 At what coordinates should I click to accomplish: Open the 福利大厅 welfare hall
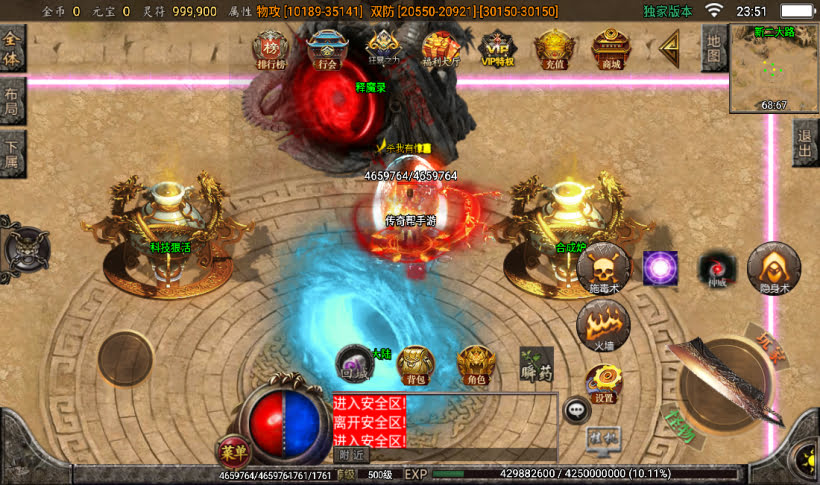click(x=440, y=47)
